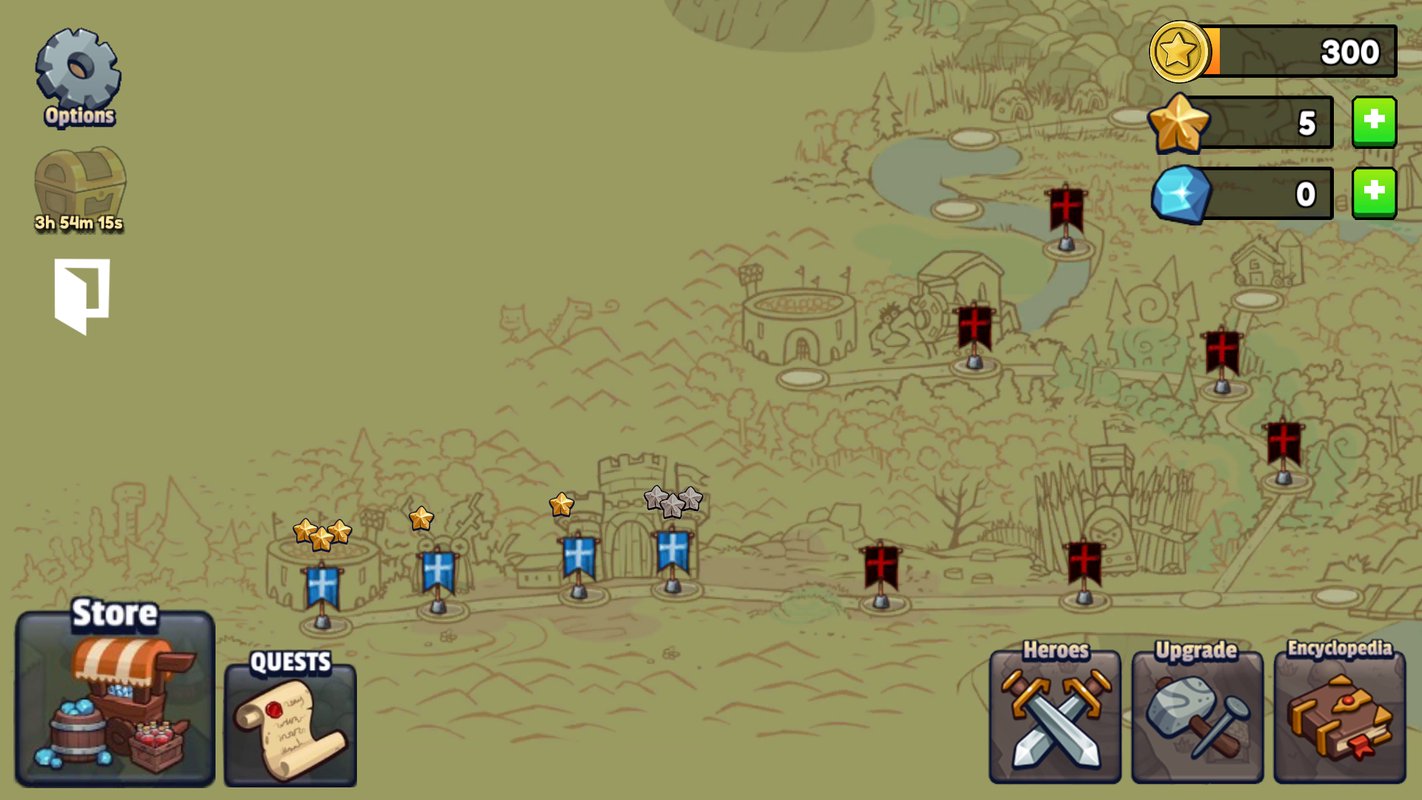This screenshot has width=1422, height=800.
Task: Select the blue flag level with three gray stars
Action: [x=673, y=553]
